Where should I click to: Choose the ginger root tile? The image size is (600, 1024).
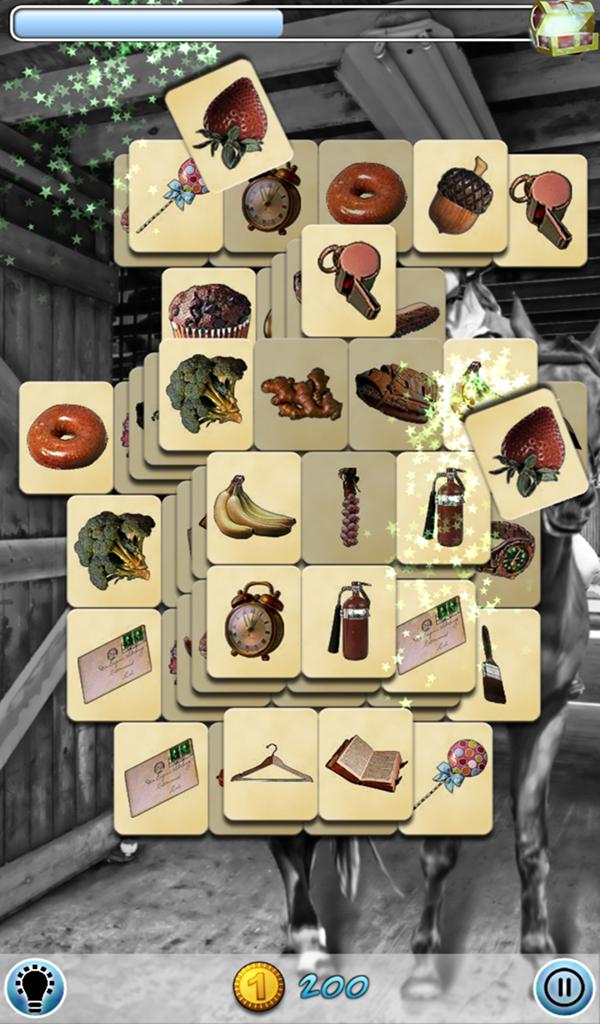pos(300,395)
